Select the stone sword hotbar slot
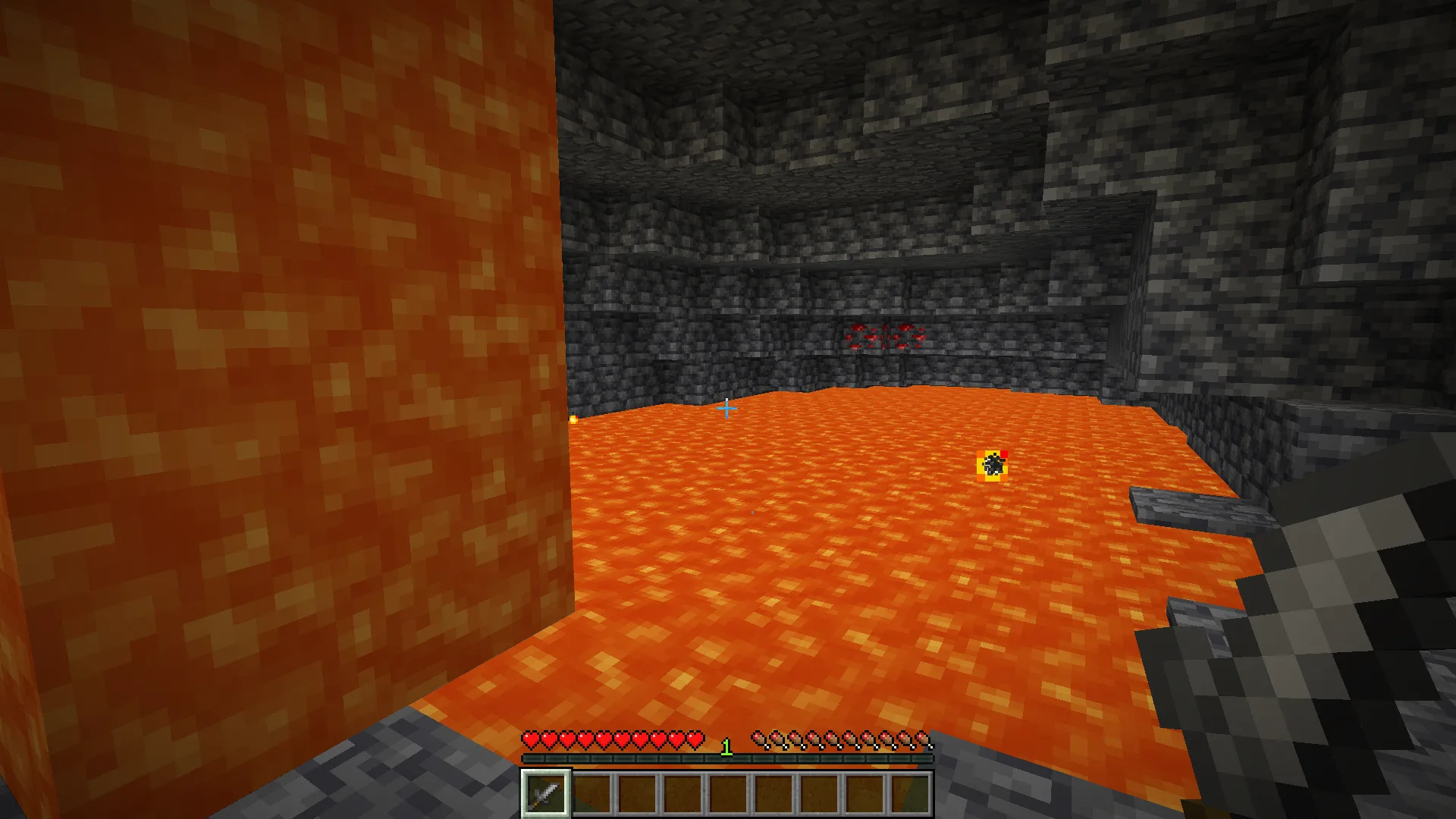The height and width of the screenshot is (819, 1456). pyautogui.click(x=545, y=794)
